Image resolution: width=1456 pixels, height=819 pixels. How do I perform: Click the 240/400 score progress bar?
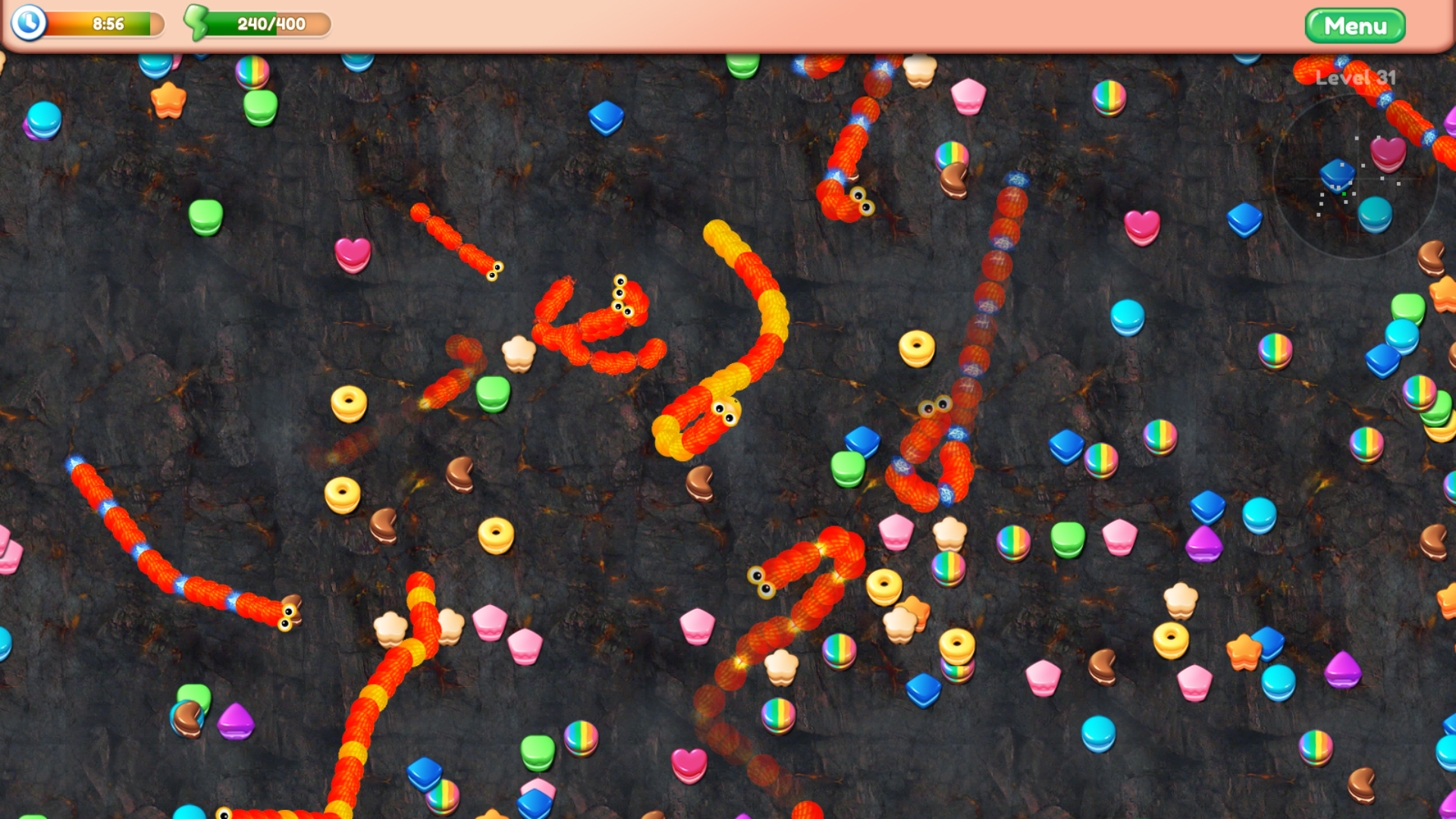269,23
